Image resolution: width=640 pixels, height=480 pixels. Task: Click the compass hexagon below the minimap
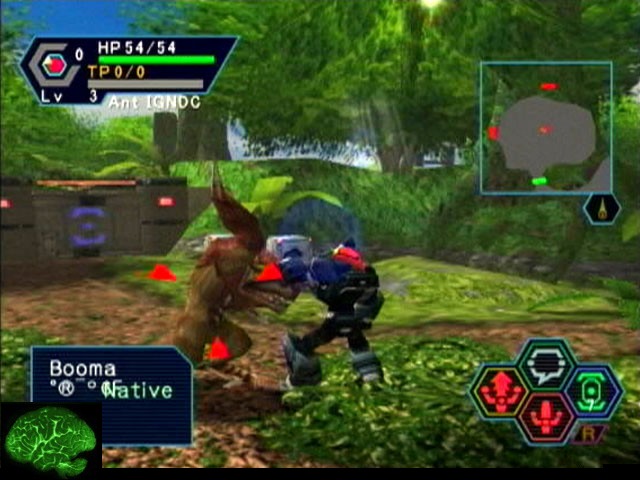pyautogui.click(x=601, y=208)
